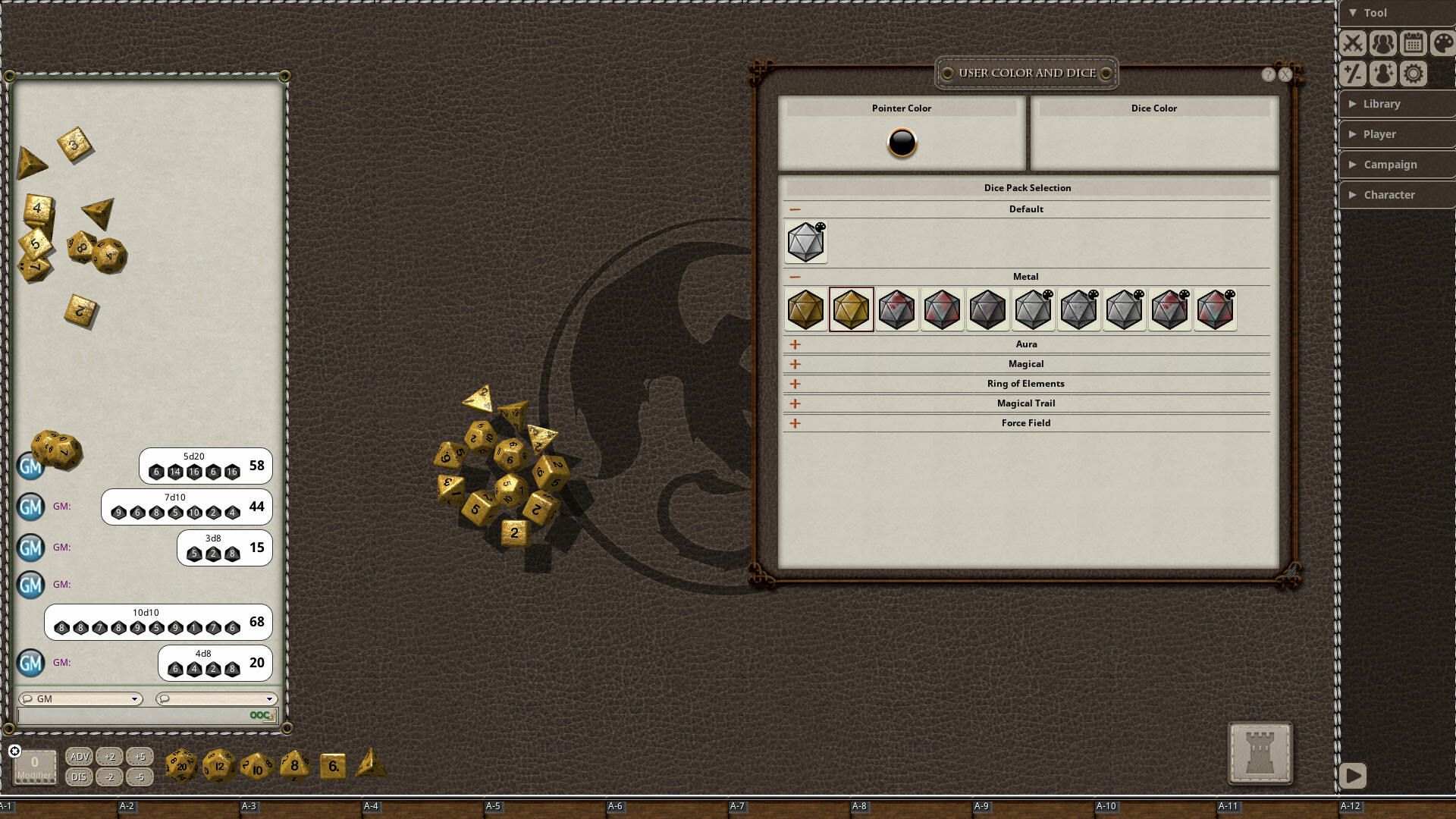Open the Effects tool icon
The height and width of the screenshot is (819, 1456).
click(1383, 74)
